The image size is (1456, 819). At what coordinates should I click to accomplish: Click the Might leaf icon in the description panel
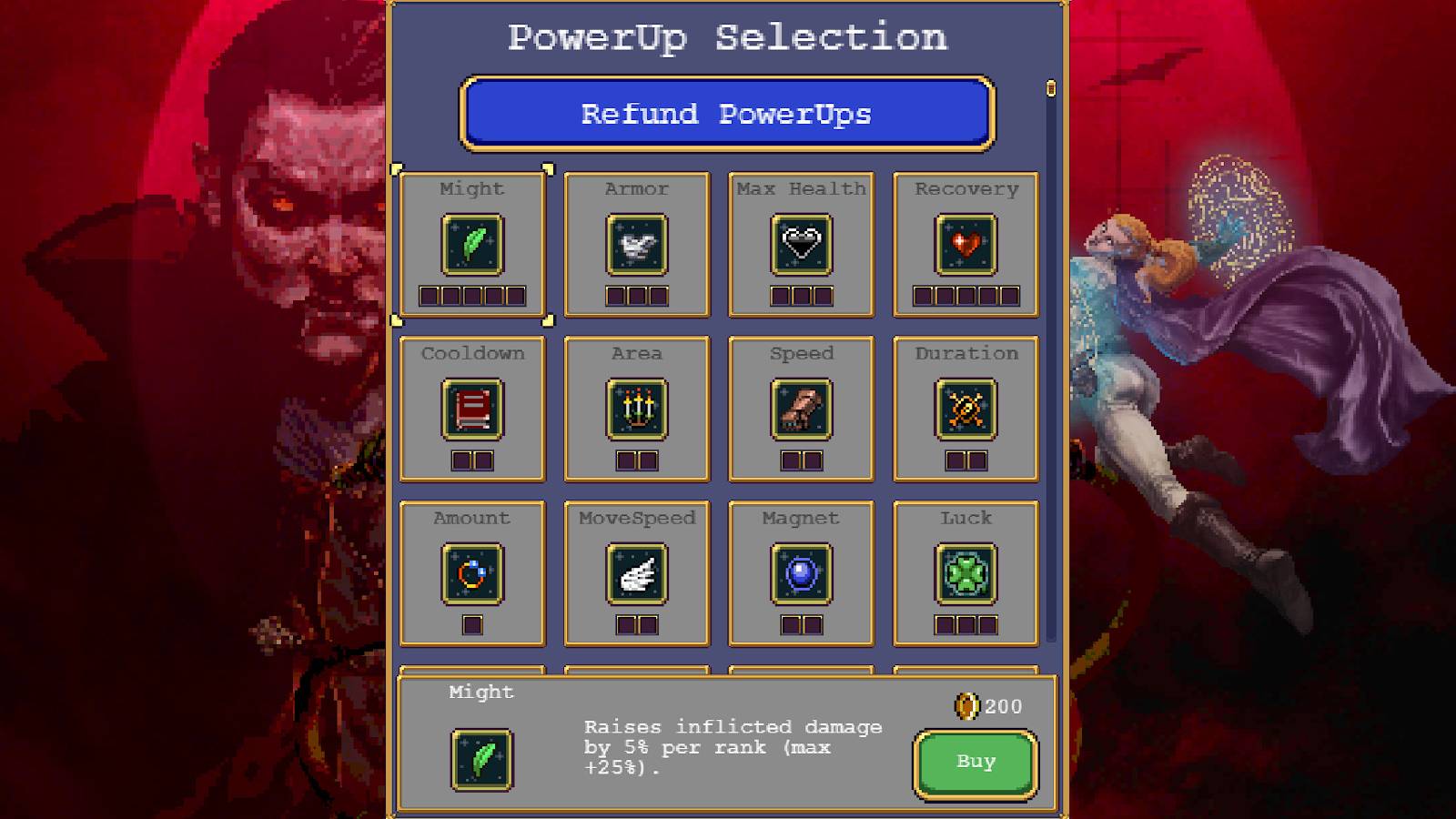pos(482,760)
